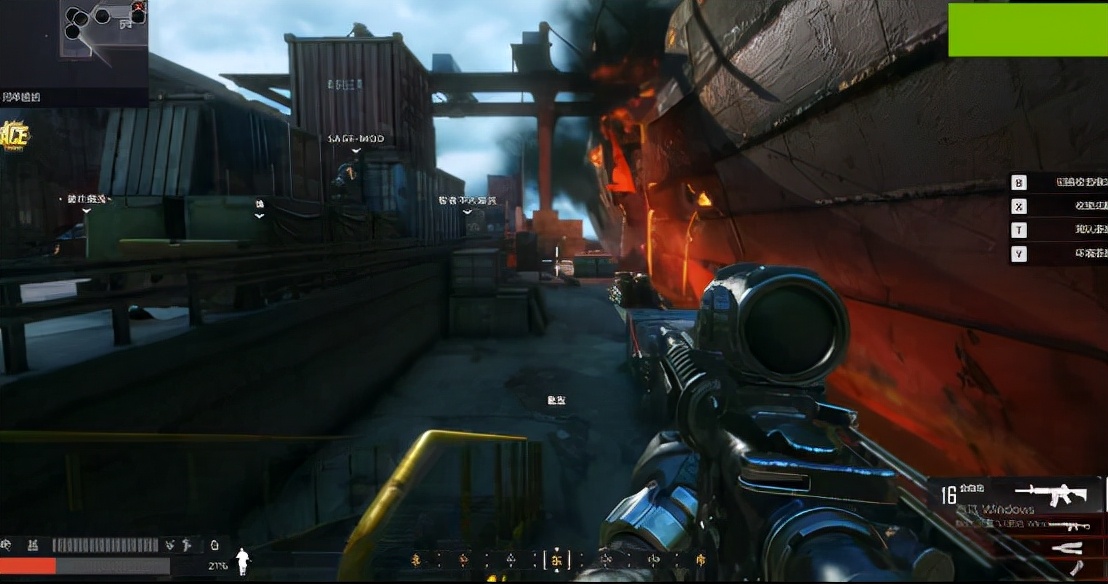Click the gold ACE badge icon
1108x584 pixels.
click(x=14, y=136)
